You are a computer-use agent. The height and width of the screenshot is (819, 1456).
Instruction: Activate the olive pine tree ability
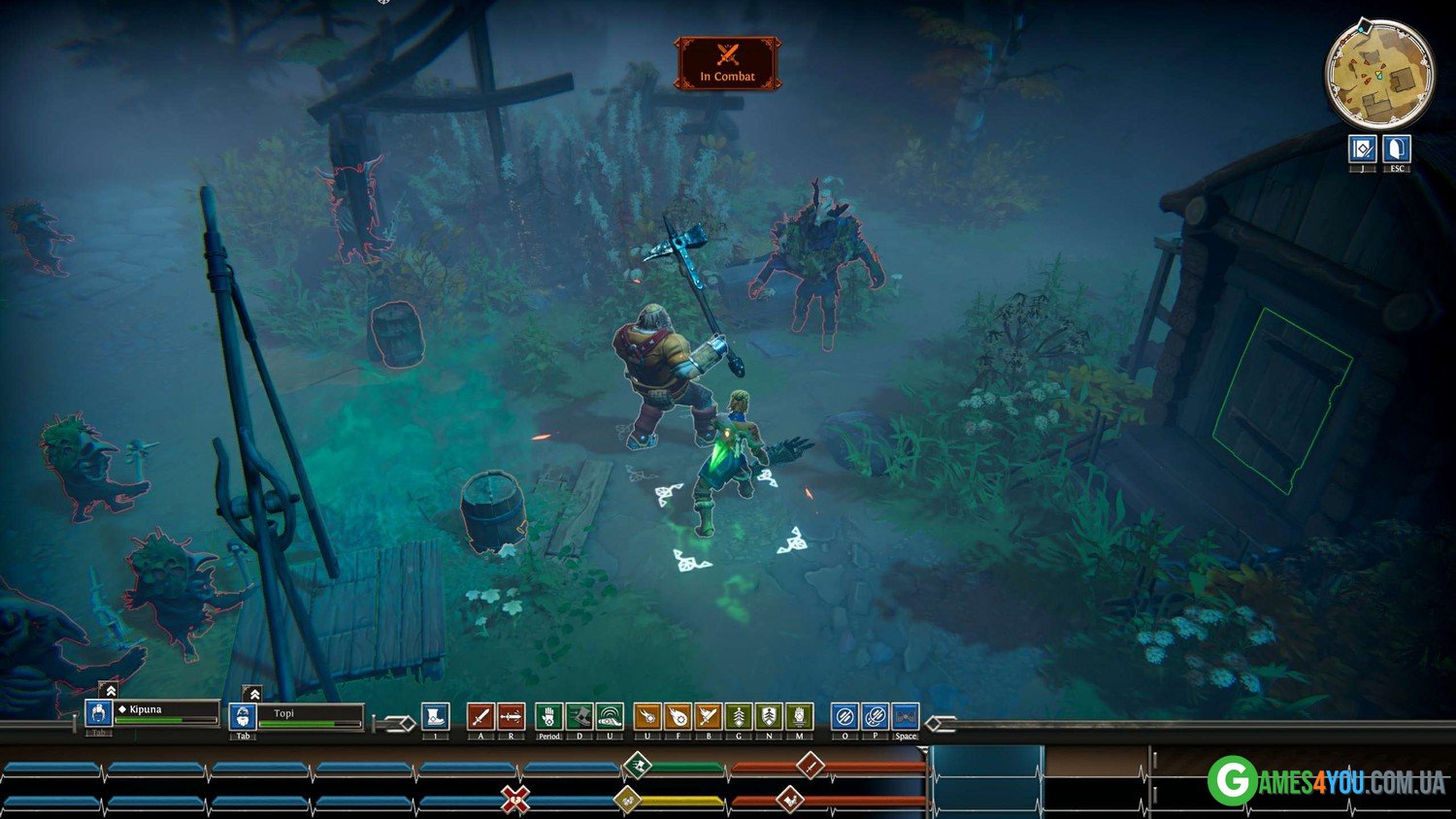(x=739, y=717)
